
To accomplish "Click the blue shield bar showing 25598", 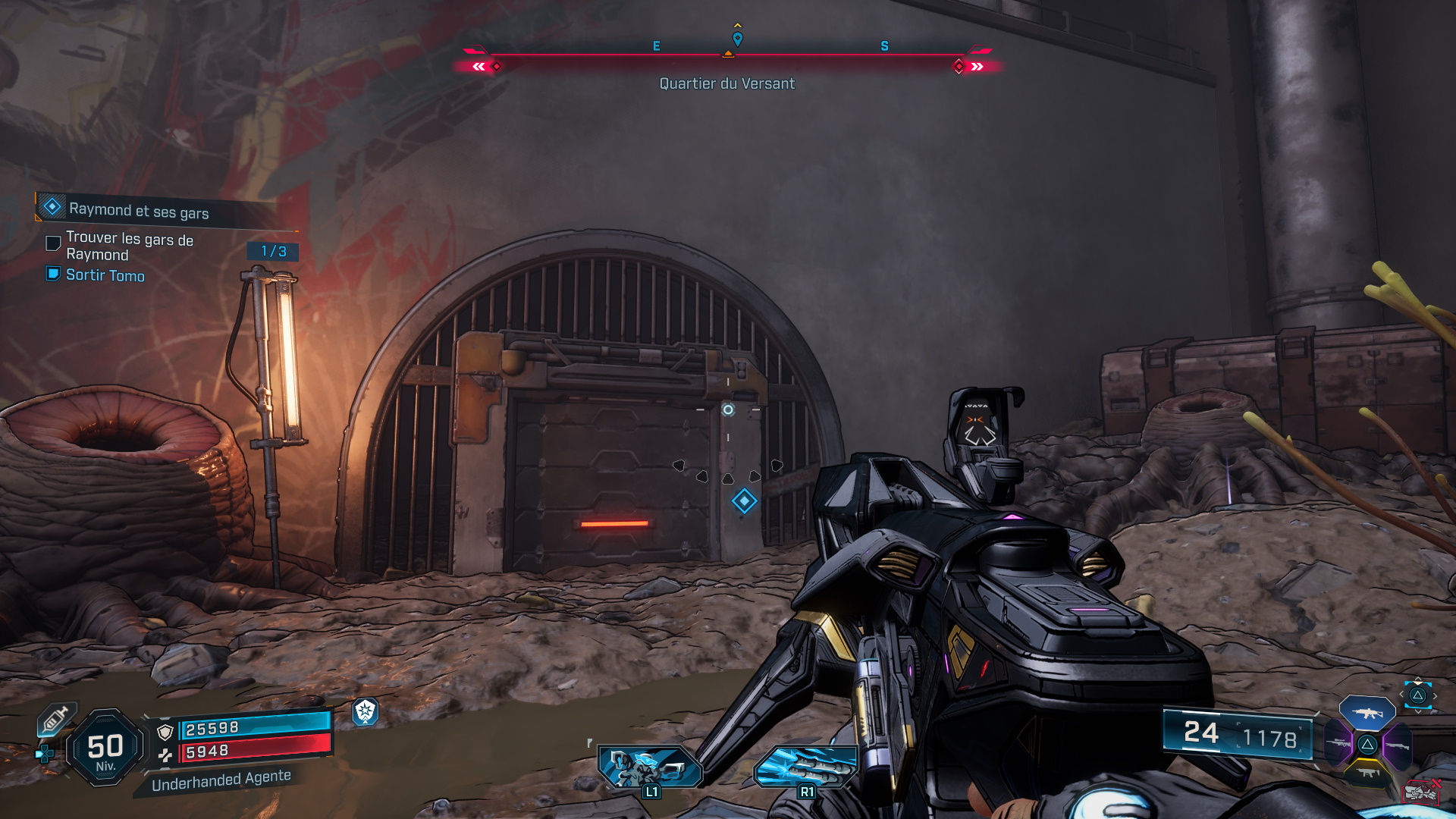I will pos(254,728).
